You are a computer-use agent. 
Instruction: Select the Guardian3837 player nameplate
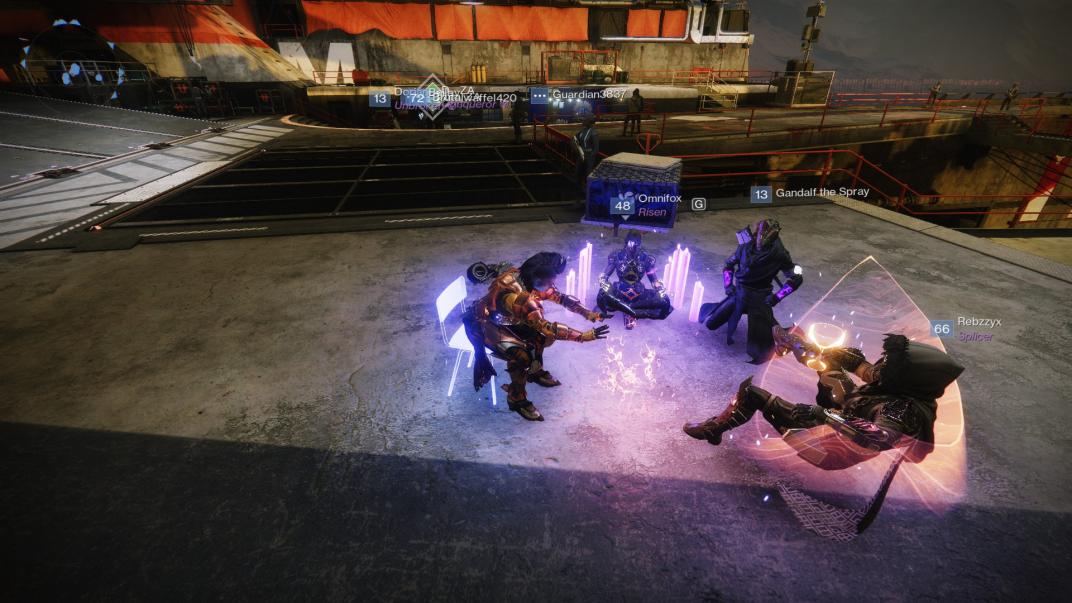click(588, 95)
